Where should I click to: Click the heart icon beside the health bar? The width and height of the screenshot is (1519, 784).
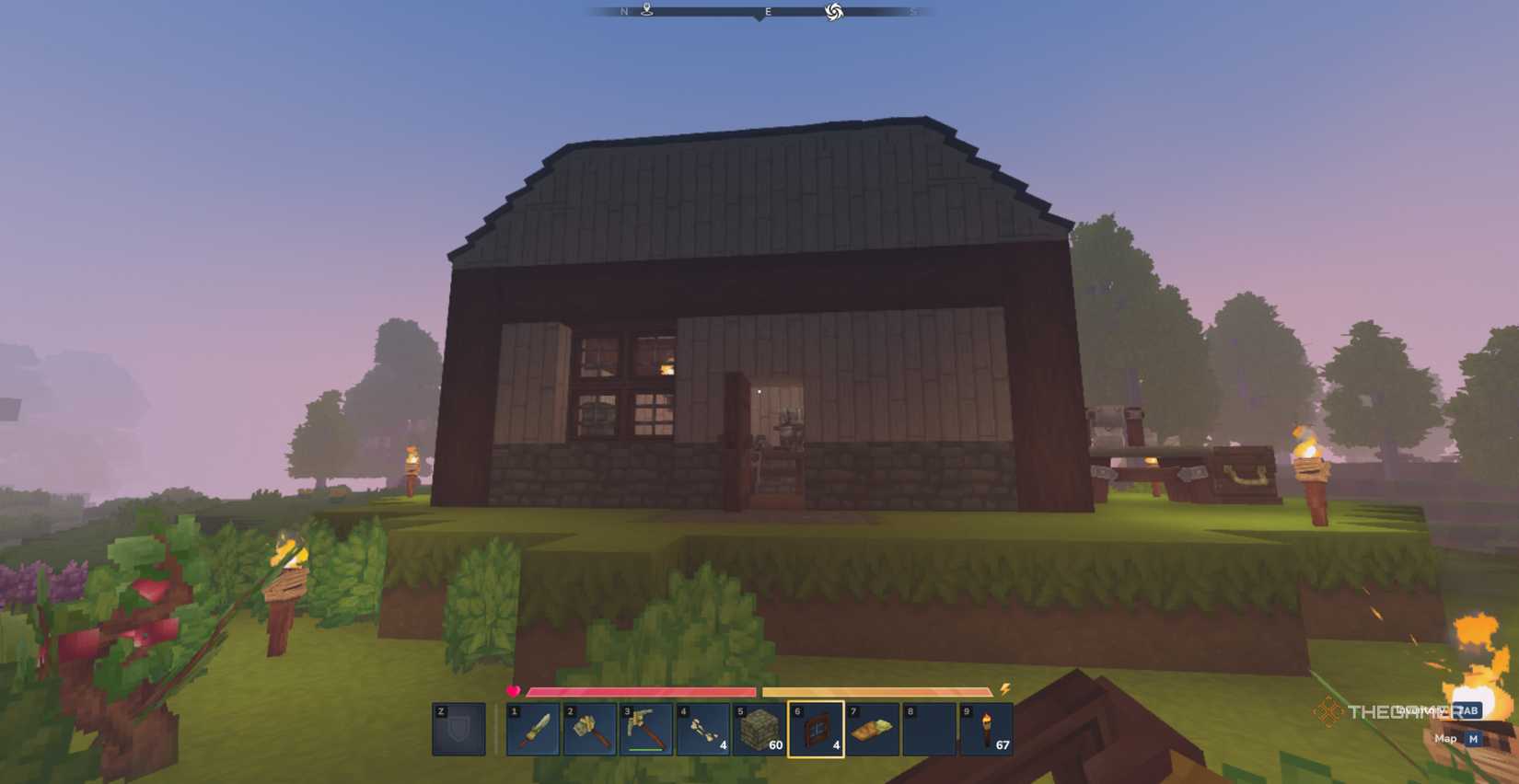click(514, 688)
